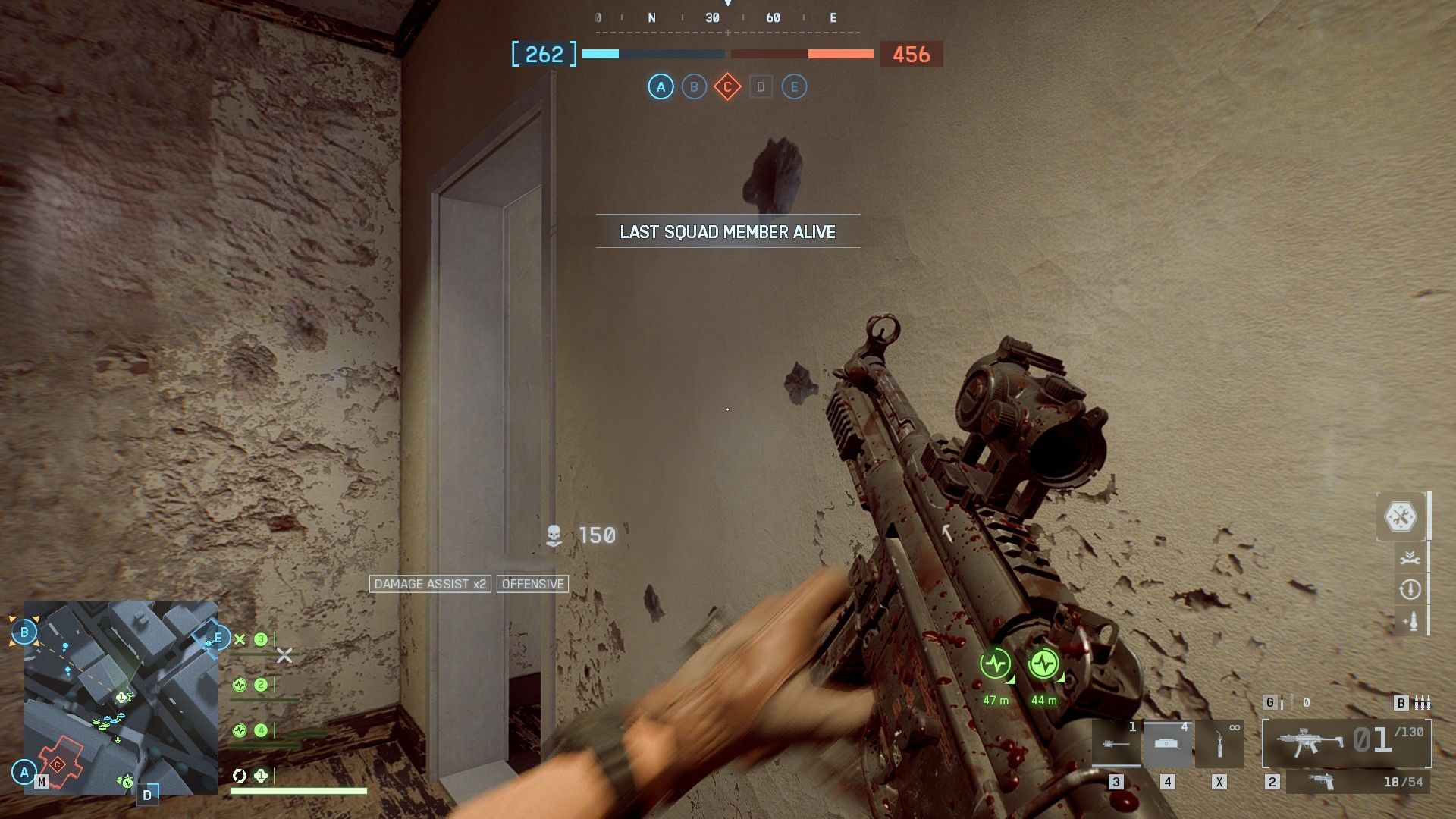Viewport: 1456px width, 819px height.
Task: Click the 47 m downed teammate revive marker
Action: (995, 665)
